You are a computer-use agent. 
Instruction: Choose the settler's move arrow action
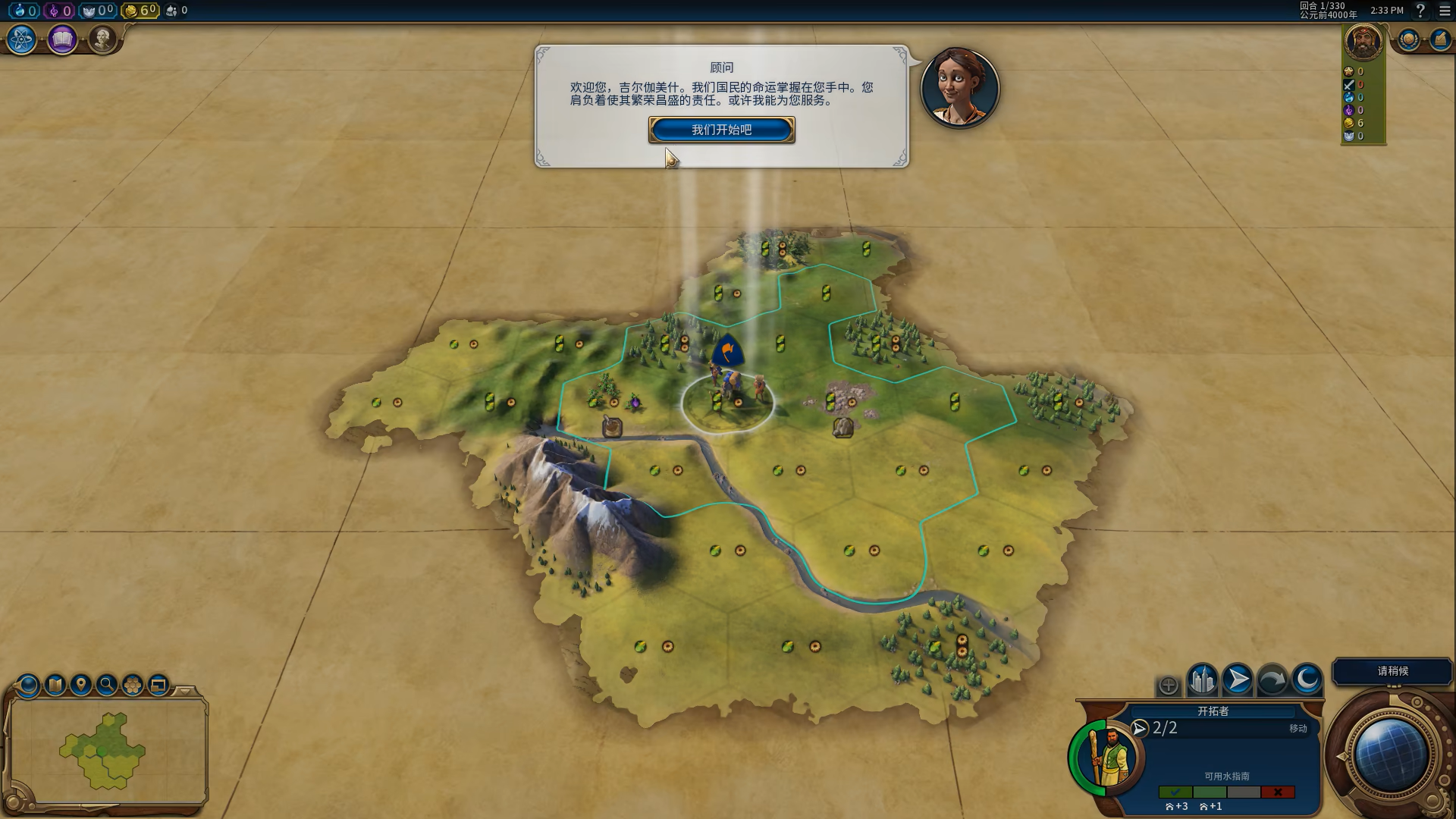(1238, 680)
